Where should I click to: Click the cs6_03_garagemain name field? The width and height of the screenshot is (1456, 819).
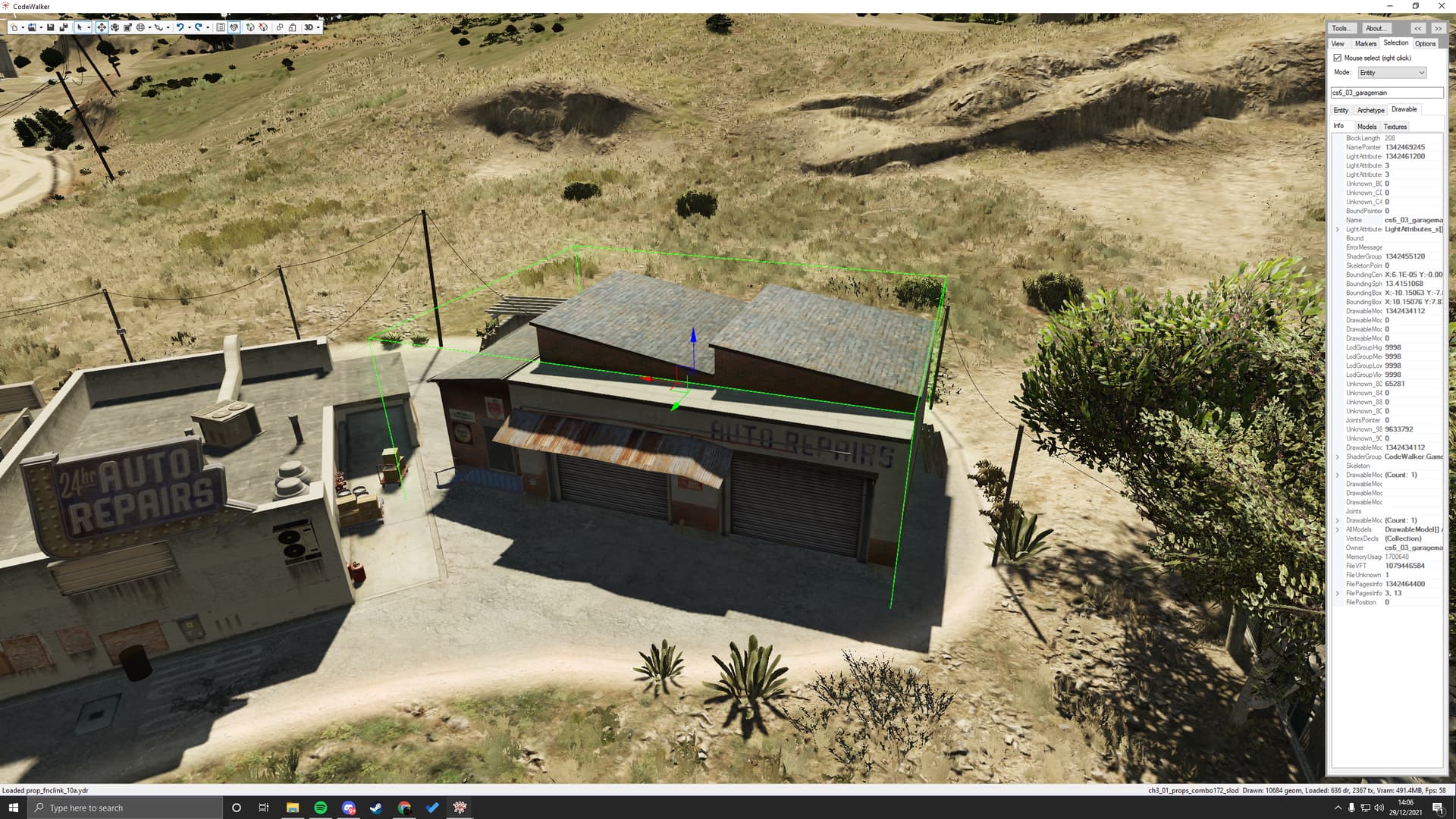pyautogui.click(x=1388, y=92)
